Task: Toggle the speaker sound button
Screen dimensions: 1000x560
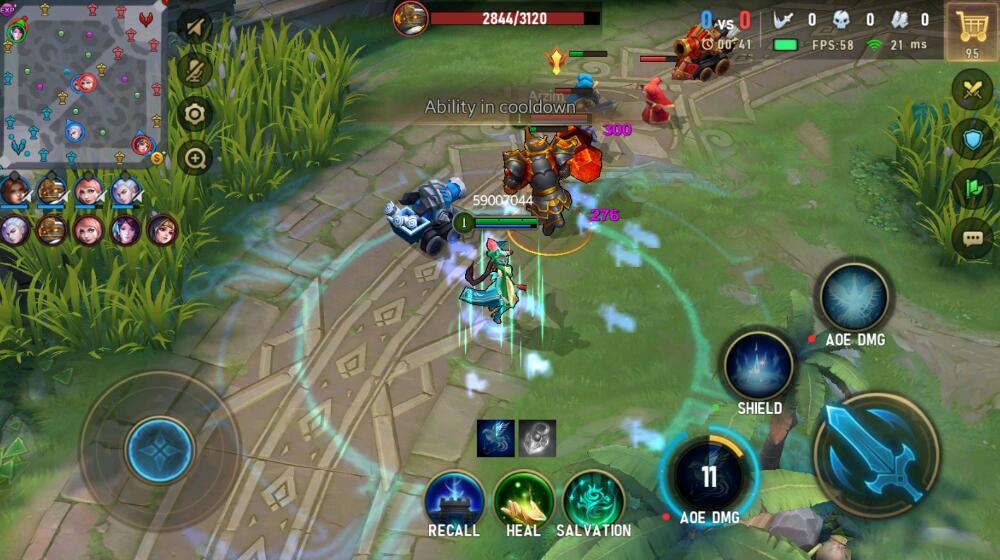Action: pos(195,27)
